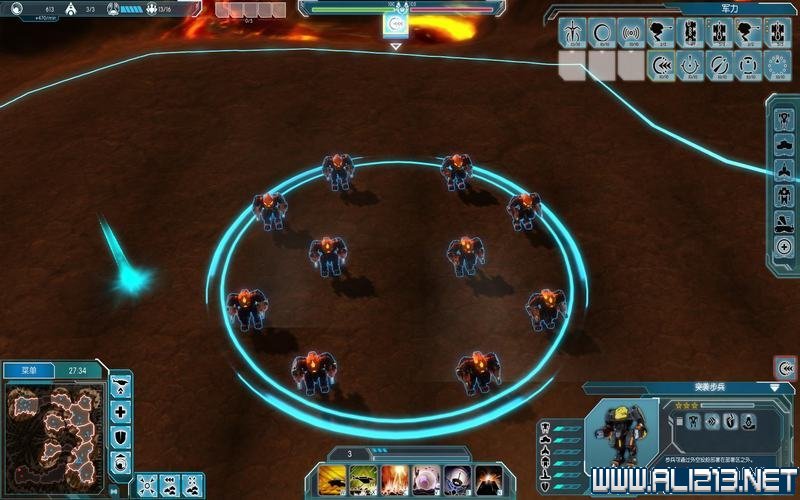Click the rewind arrows button above unit panel

(785, 367)
